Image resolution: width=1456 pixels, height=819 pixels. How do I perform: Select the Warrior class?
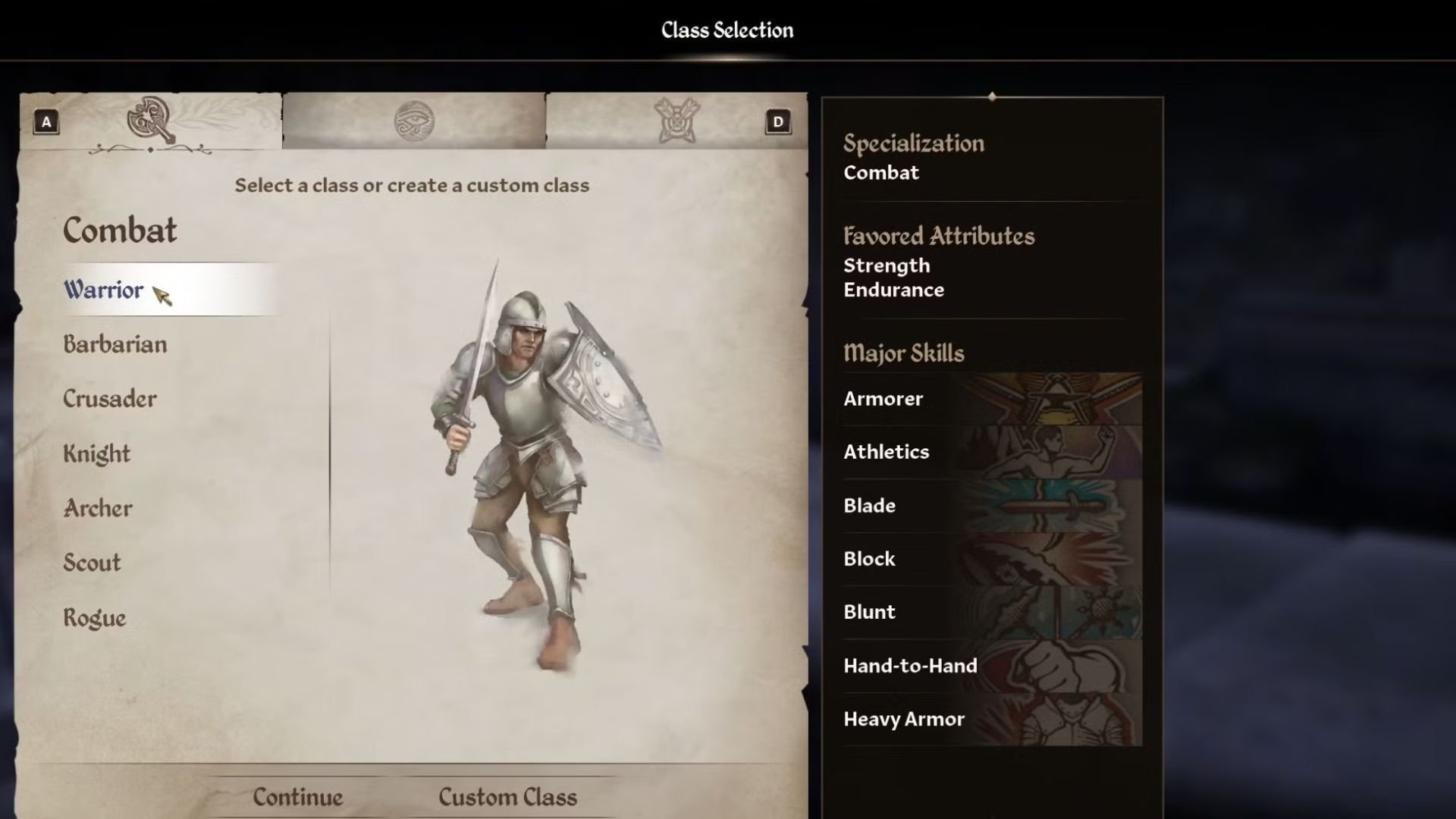(104, 290)
